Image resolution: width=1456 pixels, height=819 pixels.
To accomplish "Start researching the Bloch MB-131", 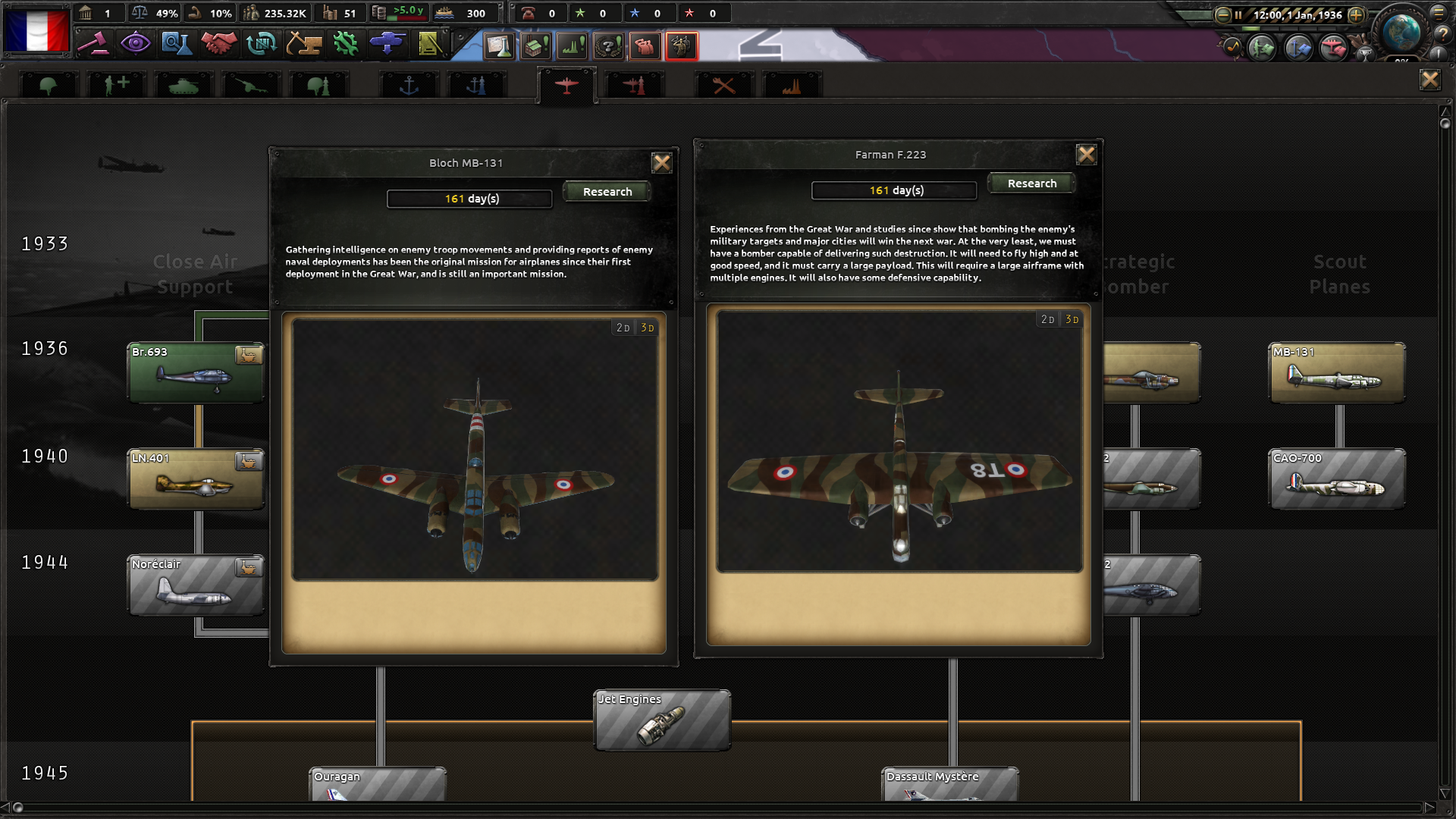I will 606,191.
